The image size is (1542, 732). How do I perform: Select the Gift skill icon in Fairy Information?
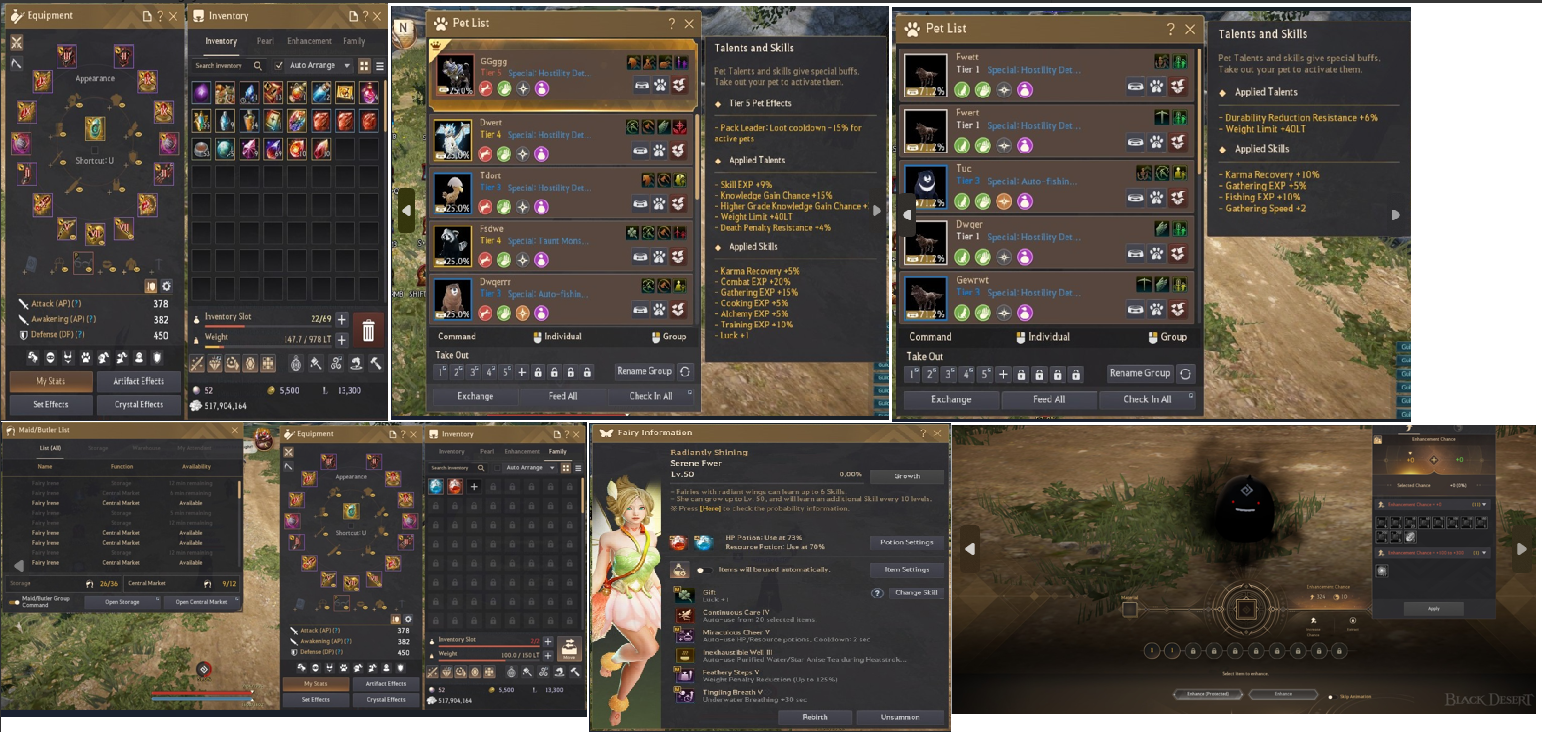[686, 594]
